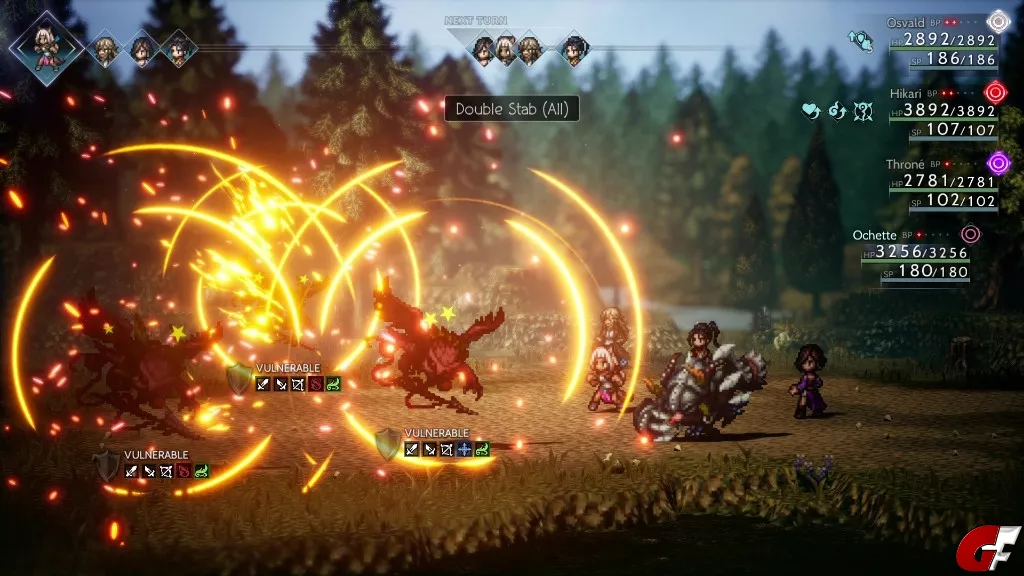1024x576 pixels.
Task: Click Throné's purple boost orb
Action: tap(997, 163)
